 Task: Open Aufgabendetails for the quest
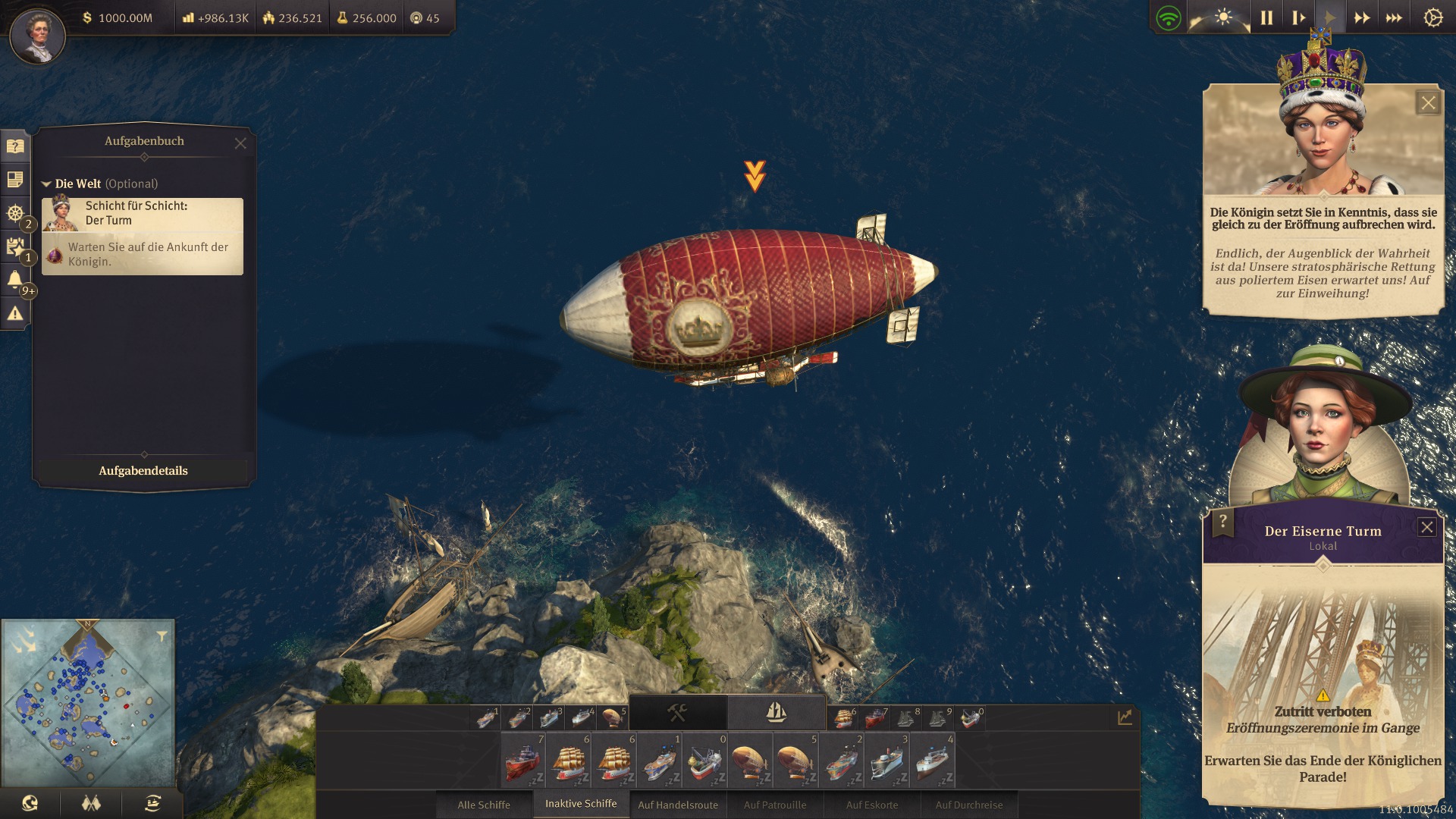[x=143, y=471]
